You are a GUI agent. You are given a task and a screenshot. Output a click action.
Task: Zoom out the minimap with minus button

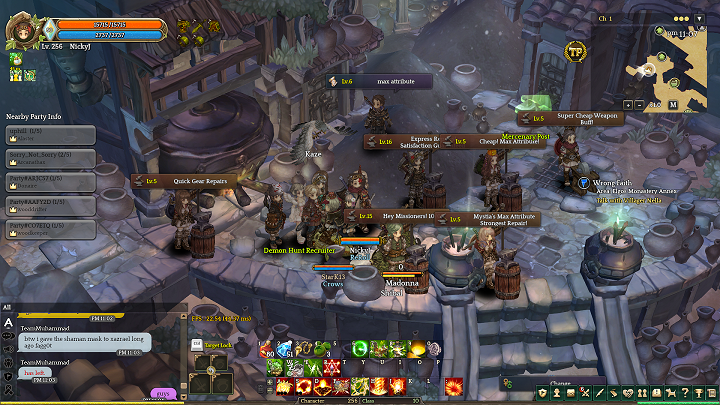pyautogui.click(x=639, y=104)
